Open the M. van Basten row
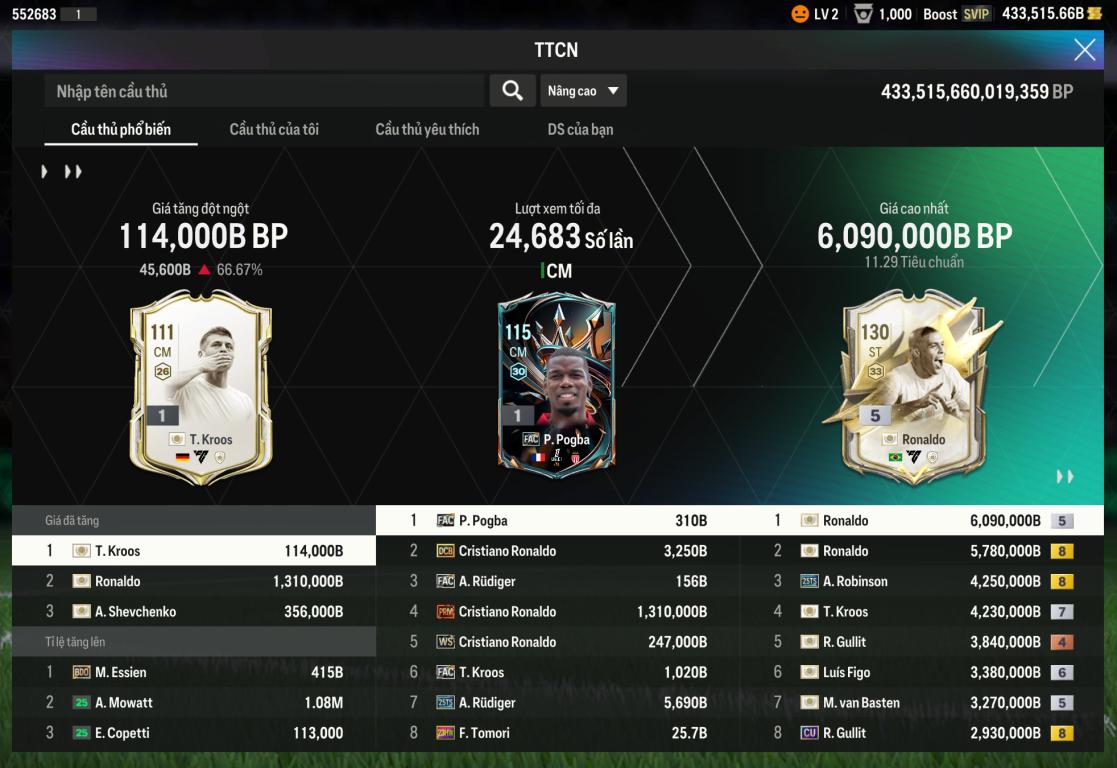This screenshot has height=768, width=1117. pos(923,703)
